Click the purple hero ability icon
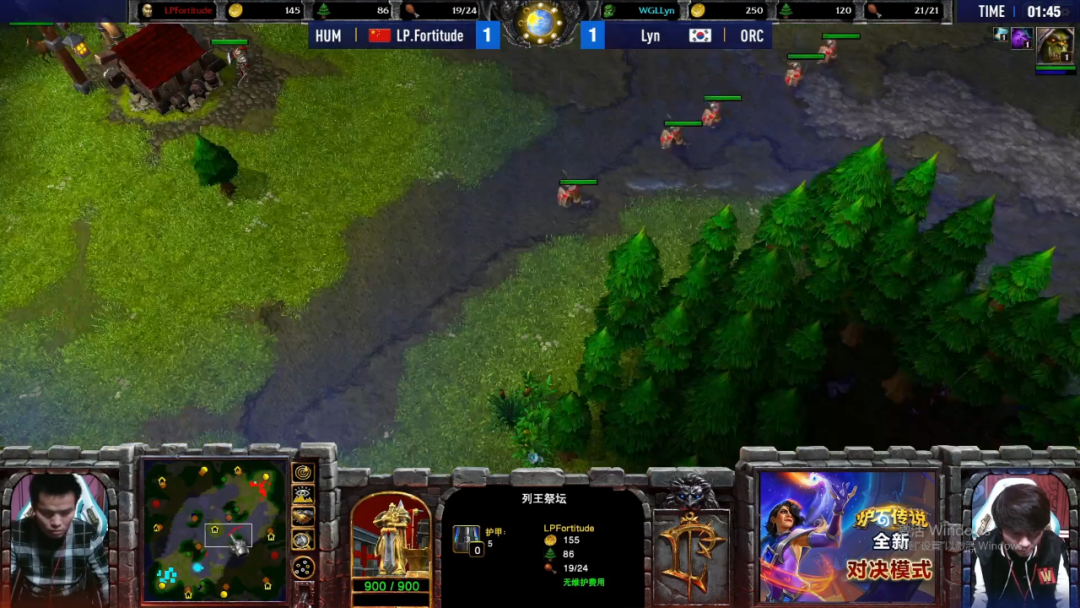The width and height of the screenshot is (1080, 608). 1021,39
